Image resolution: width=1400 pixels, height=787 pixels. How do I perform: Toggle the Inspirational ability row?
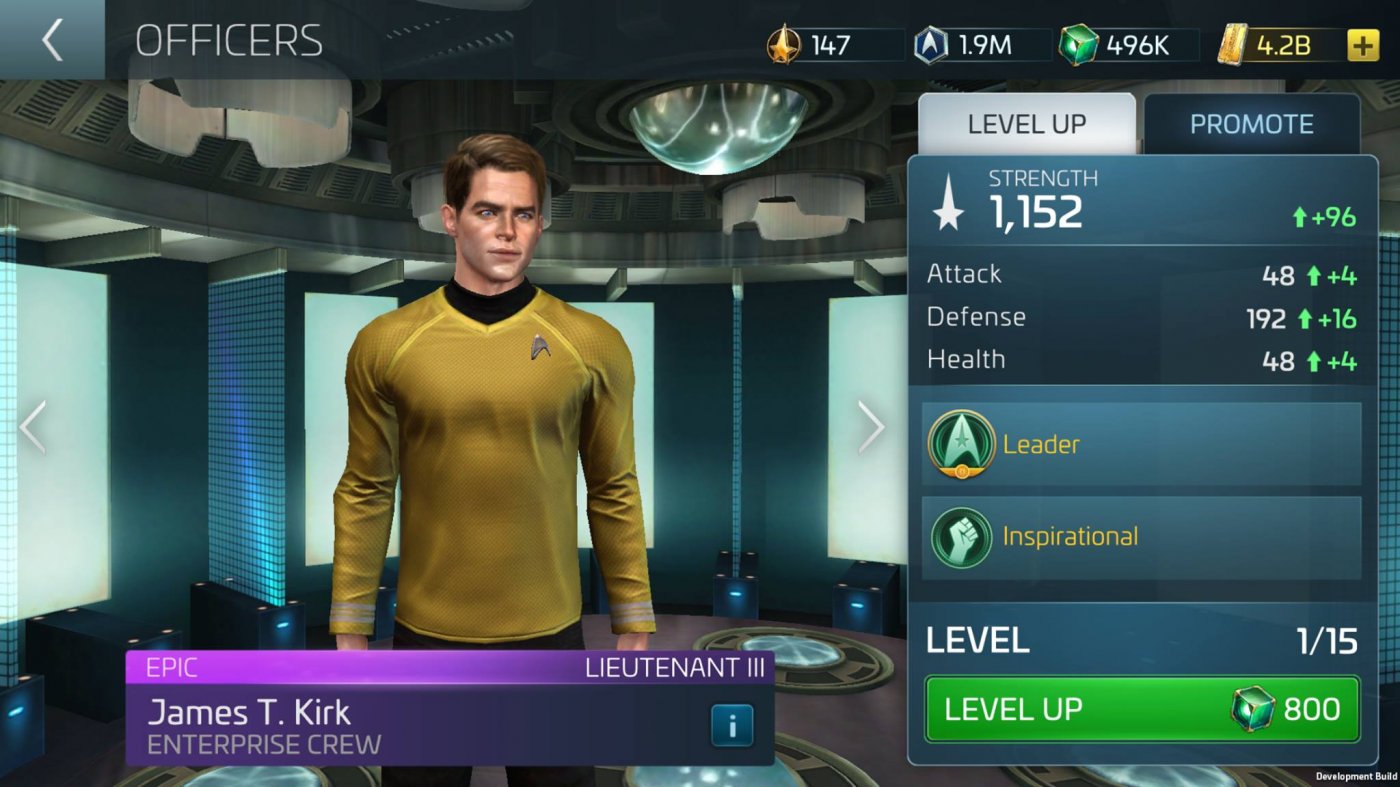(1140, 536)
